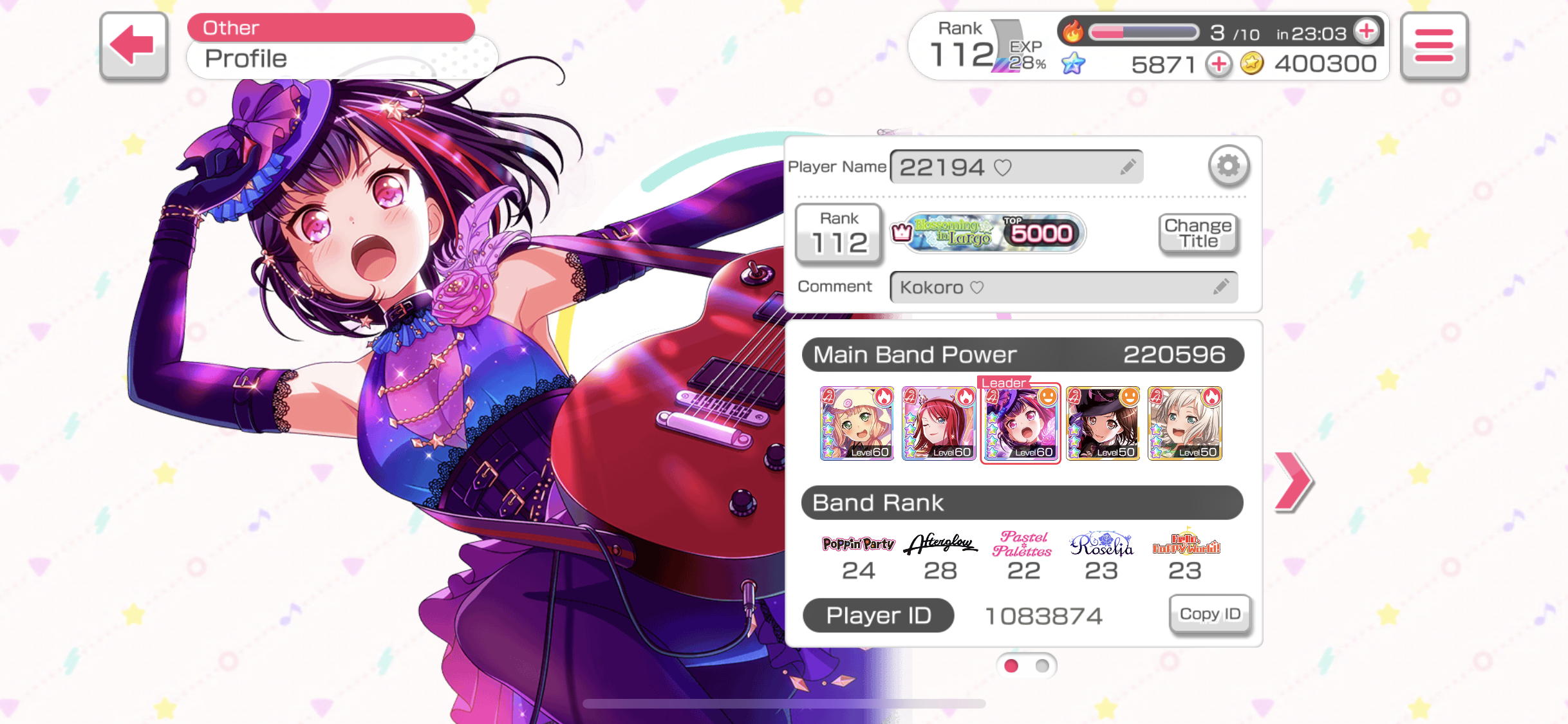Open profile settings gear

pyautogui.click(x=1228, y=166)
